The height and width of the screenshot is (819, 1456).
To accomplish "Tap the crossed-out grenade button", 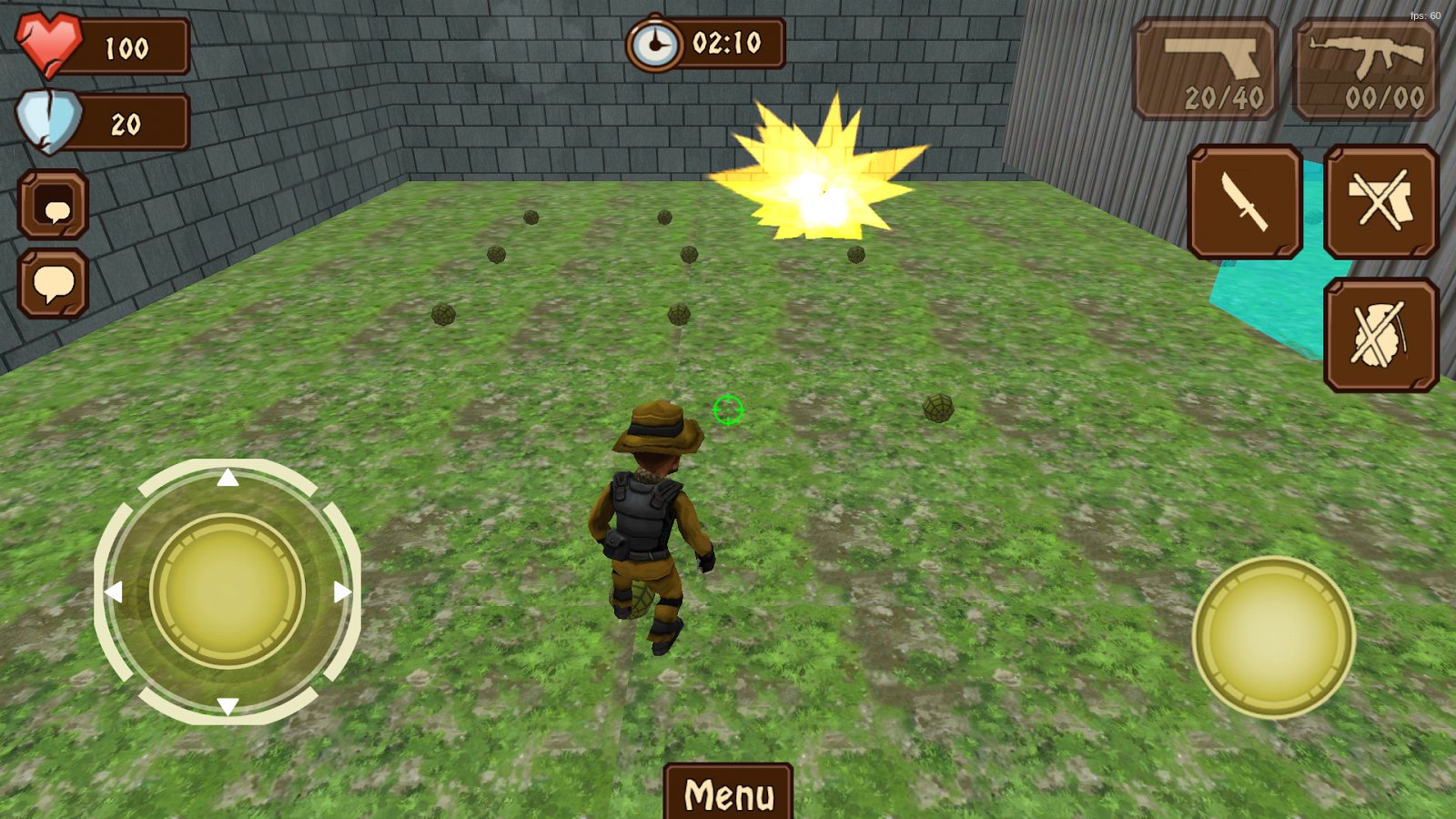I will coord(1380,335).
